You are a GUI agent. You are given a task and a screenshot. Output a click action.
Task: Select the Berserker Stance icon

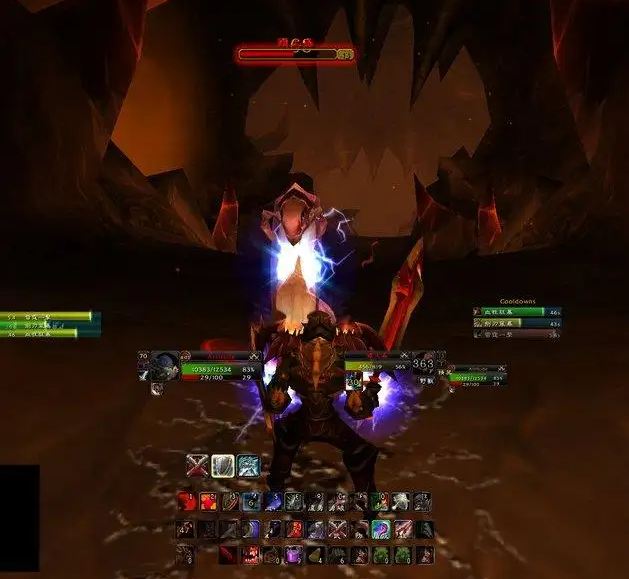click(x=248, y=465)
